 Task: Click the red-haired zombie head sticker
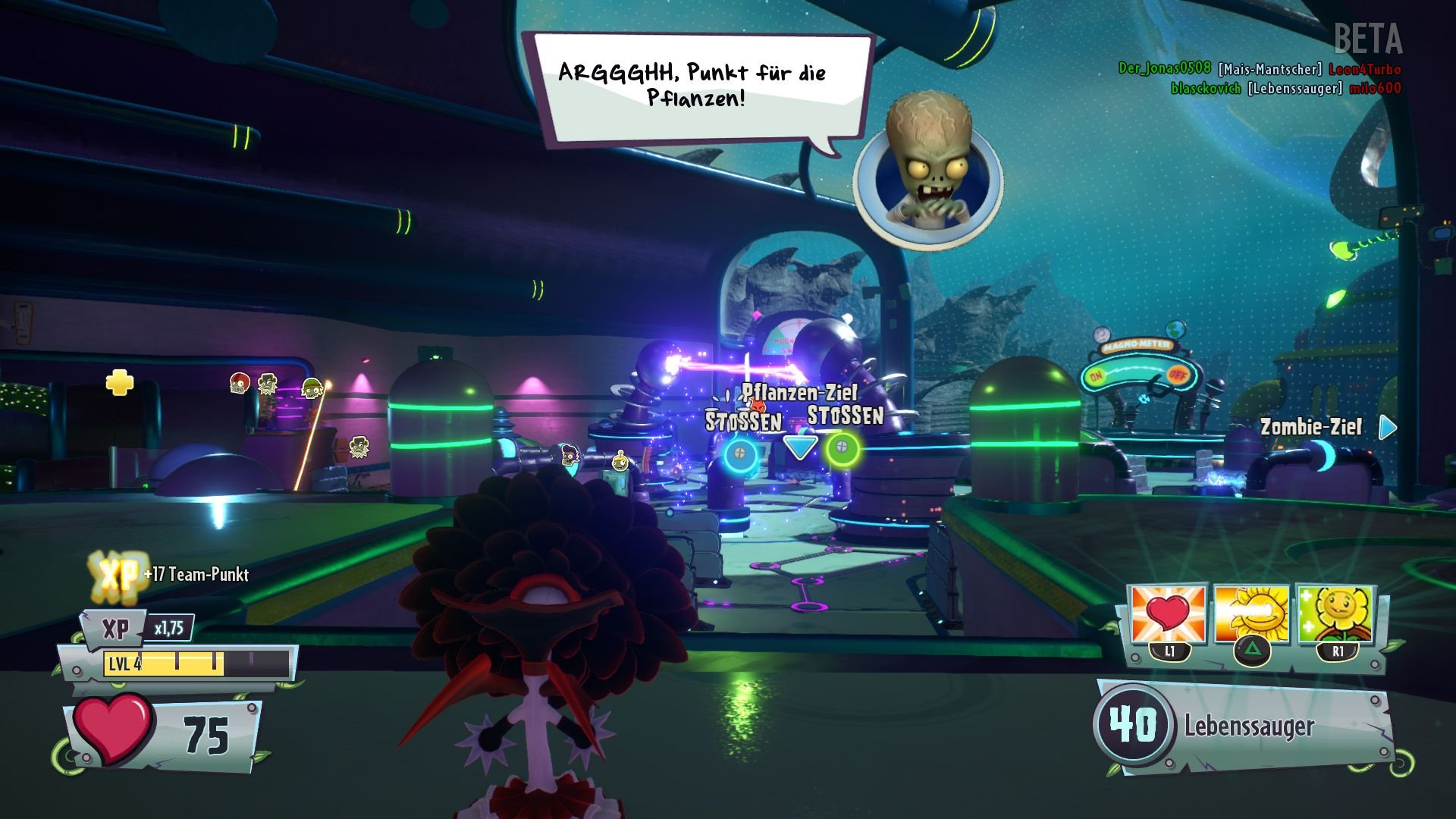click(240, 384)
